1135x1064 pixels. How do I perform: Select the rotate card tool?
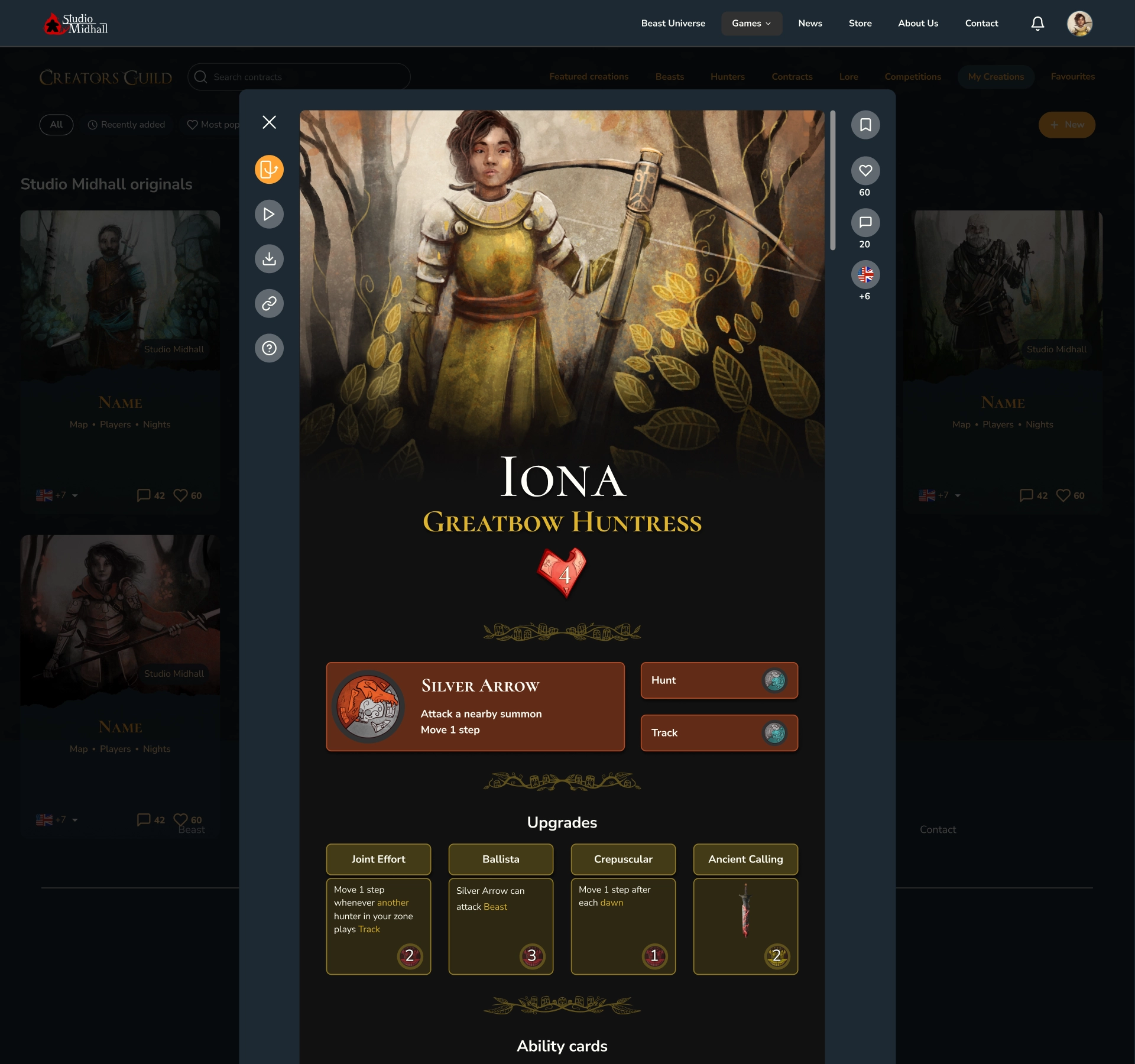click(x=269, y=169)
